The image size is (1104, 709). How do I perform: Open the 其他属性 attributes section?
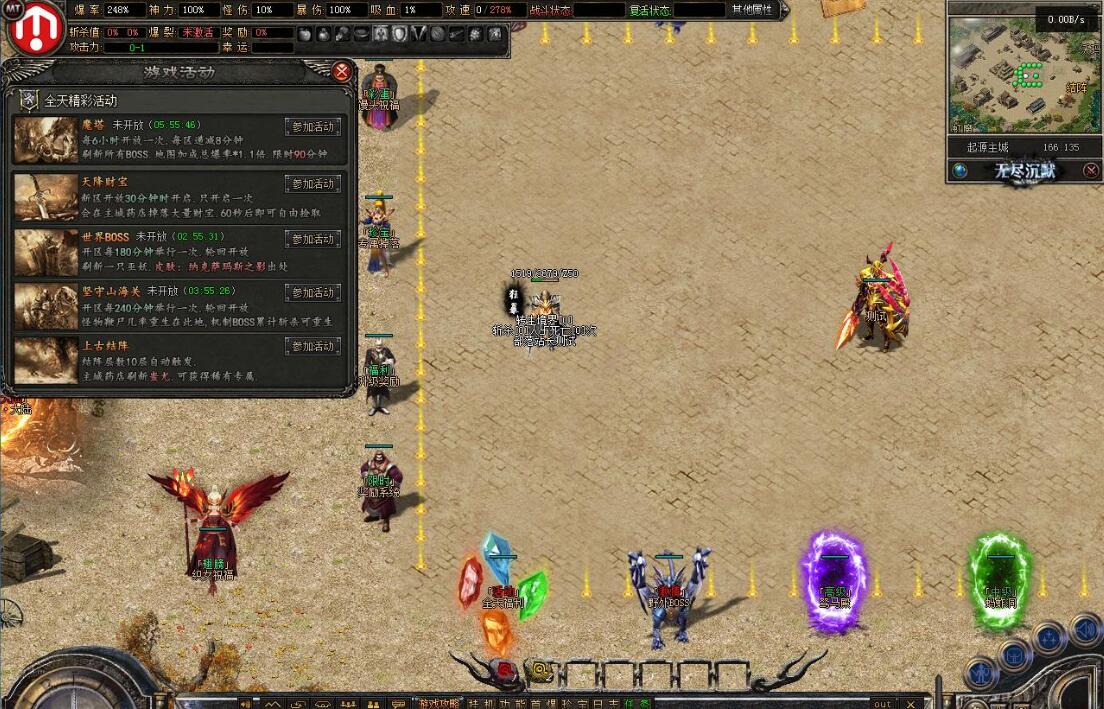(x=751, y=9)
